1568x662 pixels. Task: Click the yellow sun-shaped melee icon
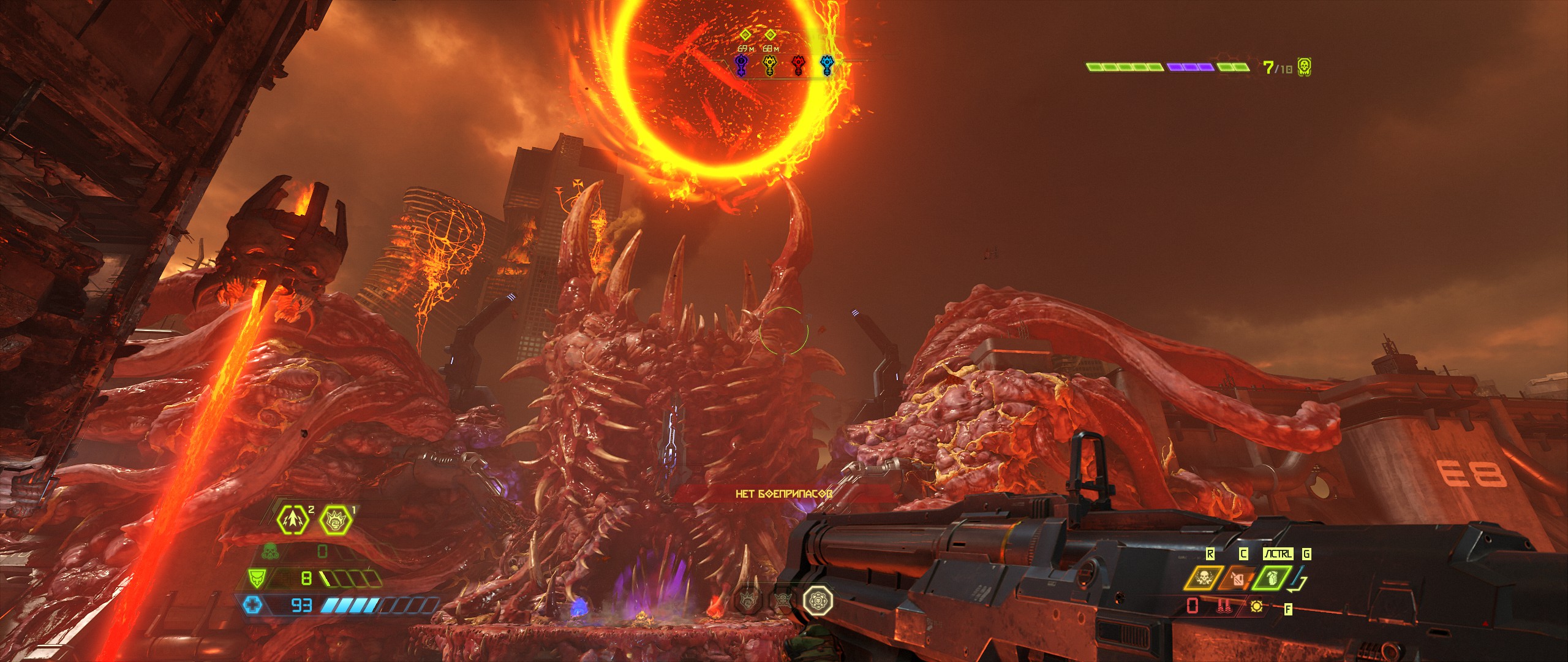1256,607
